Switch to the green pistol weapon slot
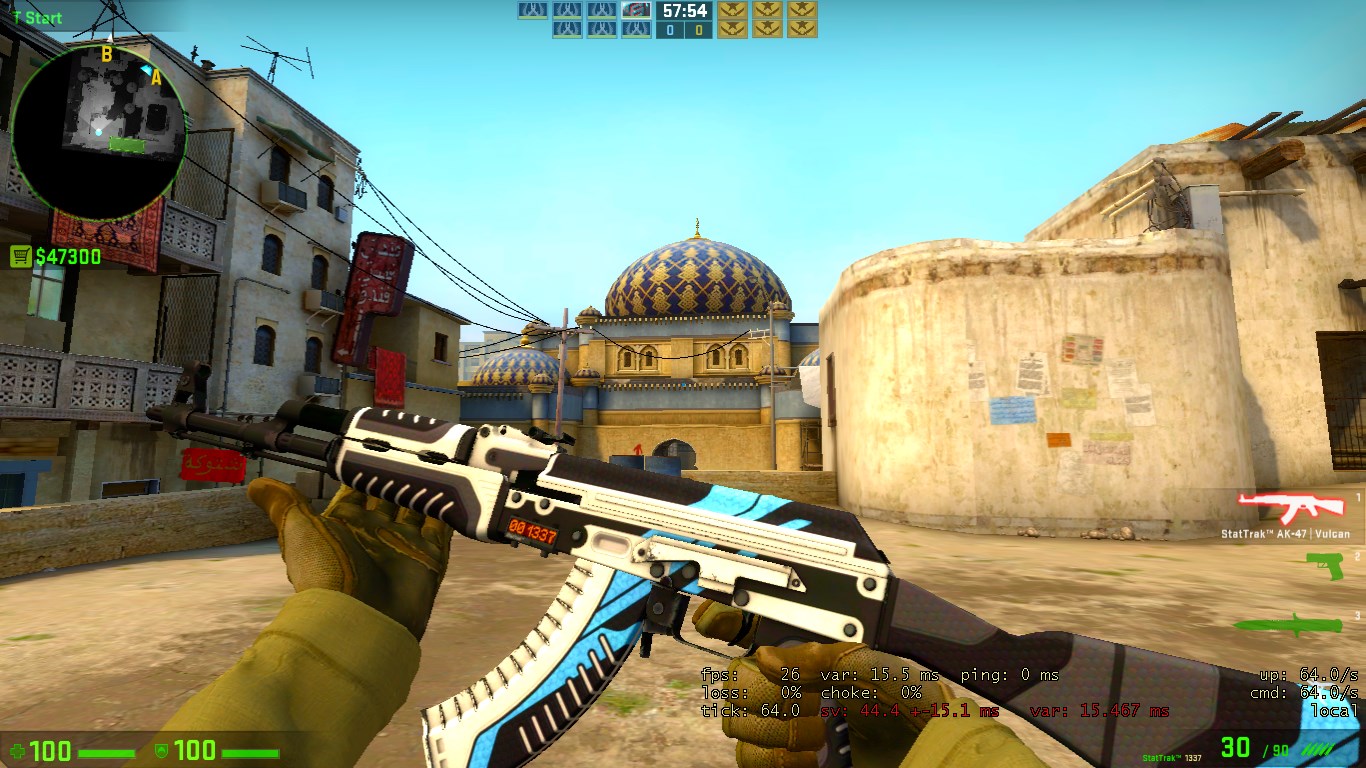Image resolution: width=1366 pixels, height=768 pixels. tap(1324, 566)
